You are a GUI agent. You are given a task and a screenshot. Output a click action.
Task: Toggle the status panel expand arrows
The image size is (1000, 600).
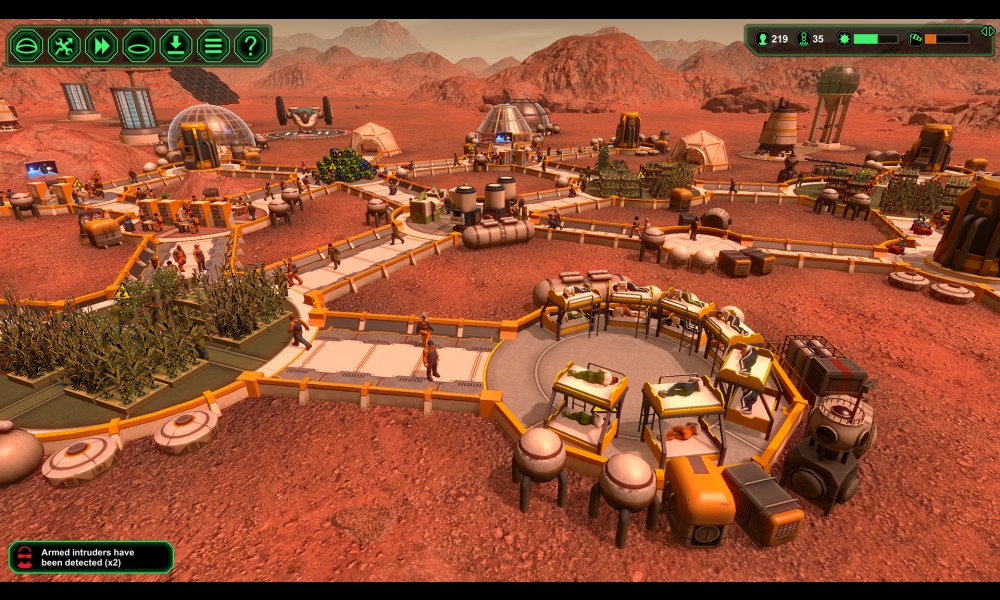(986, 31)
